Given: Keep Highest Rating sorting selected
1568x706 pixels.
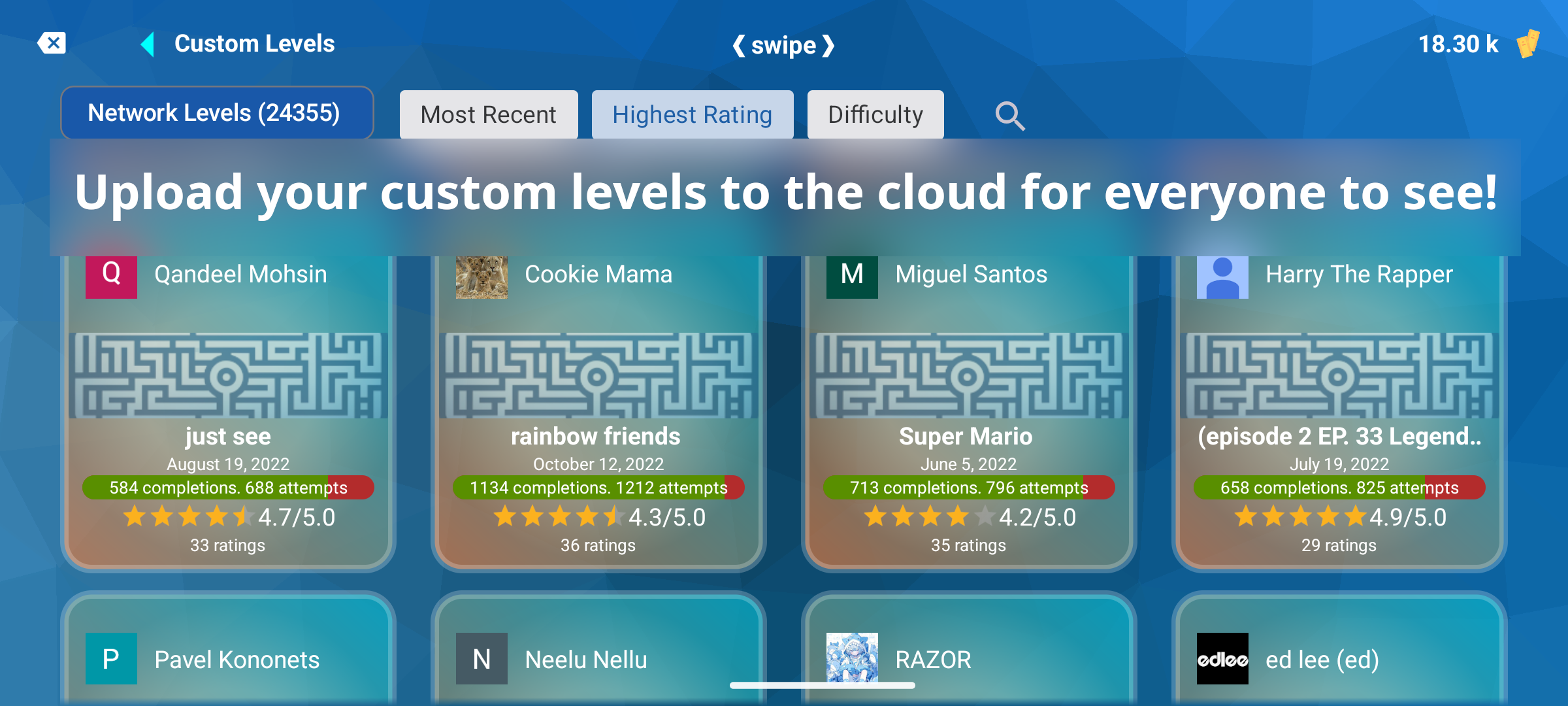Looking at the screenshot, I should tap(692, 114).
